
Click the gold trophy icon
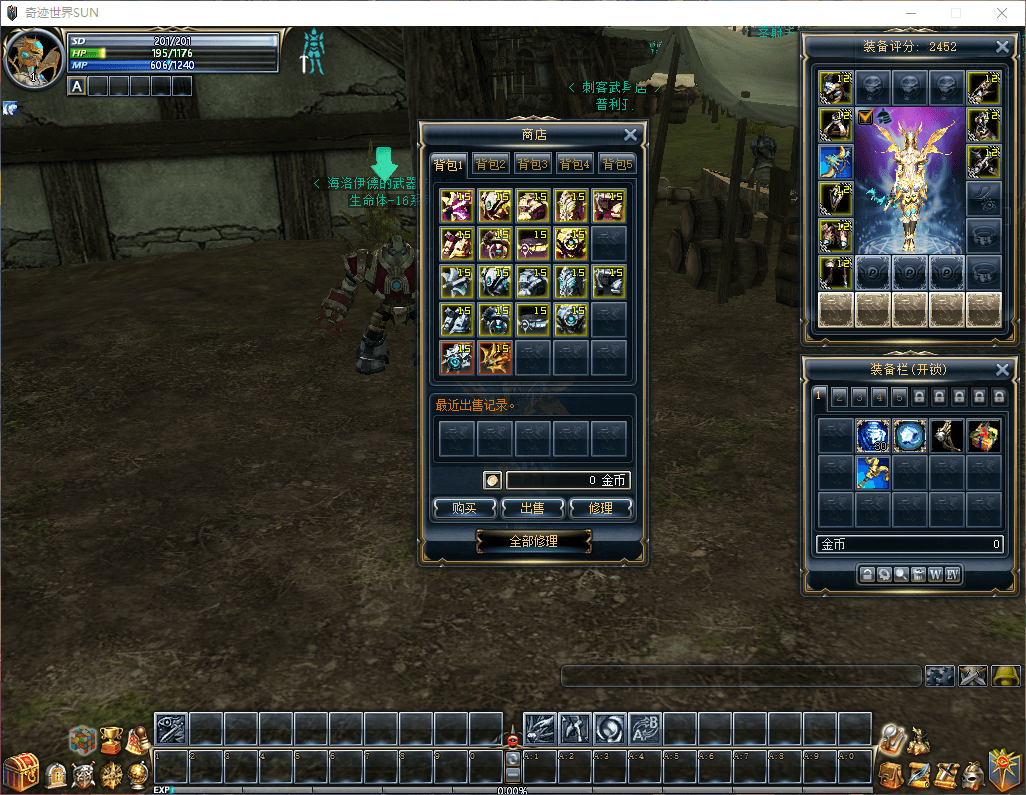[x=110, y=739]
